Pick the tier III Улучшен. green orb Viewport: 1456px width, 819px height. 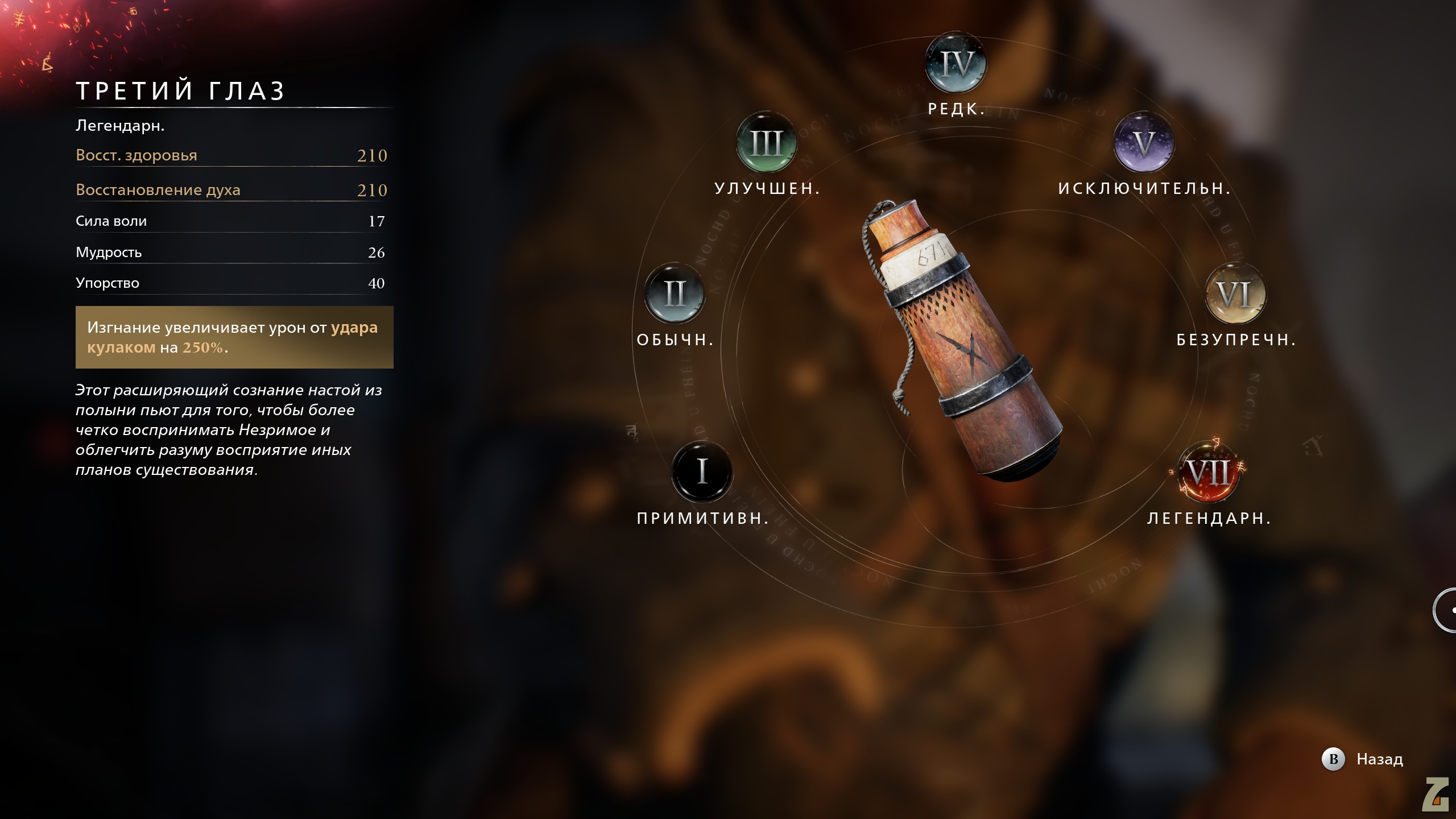point(767,142)
